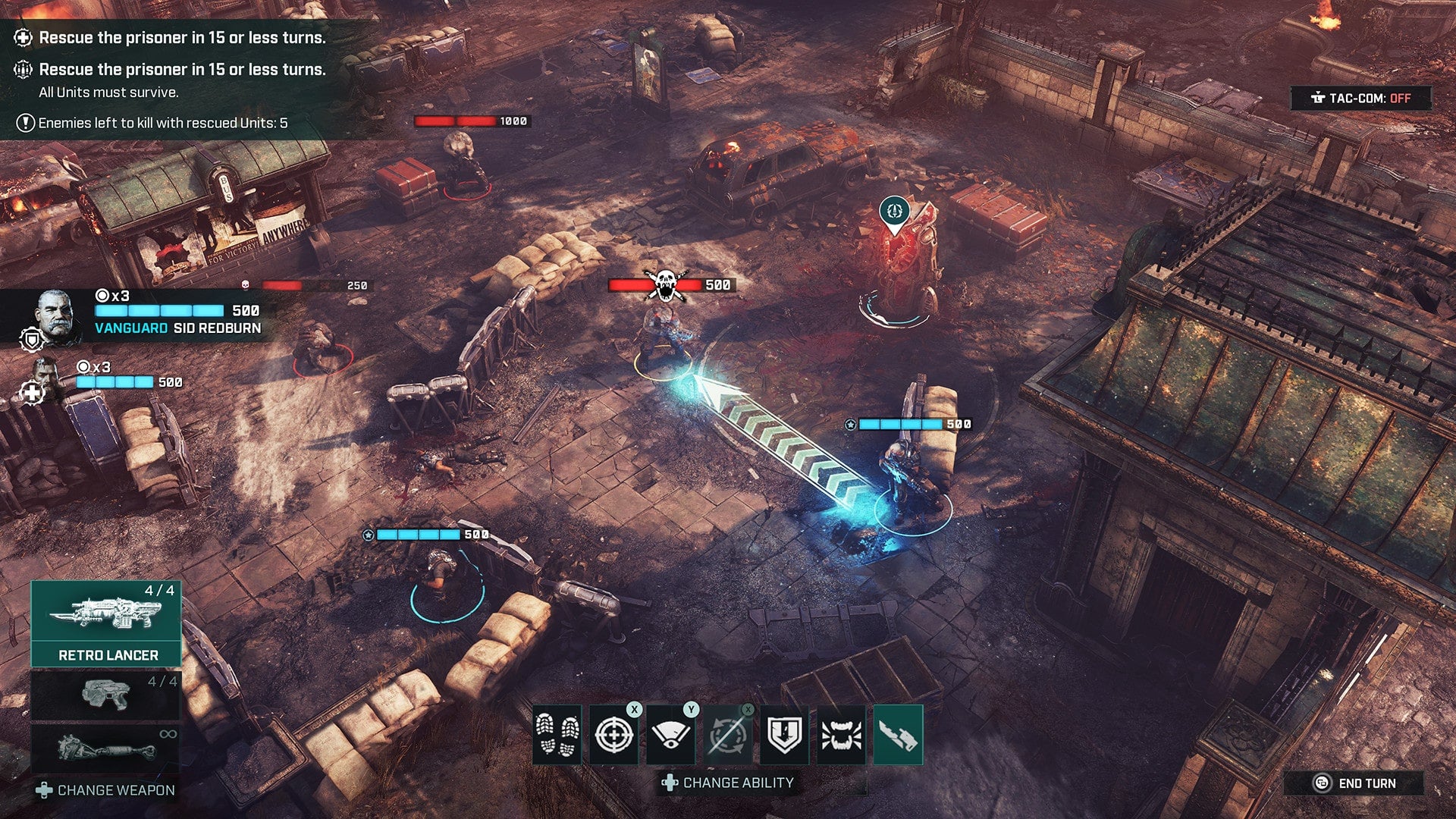1456x819 pixels.
Task: Toggle TAC-COM on
Action: click(1361, 99)
